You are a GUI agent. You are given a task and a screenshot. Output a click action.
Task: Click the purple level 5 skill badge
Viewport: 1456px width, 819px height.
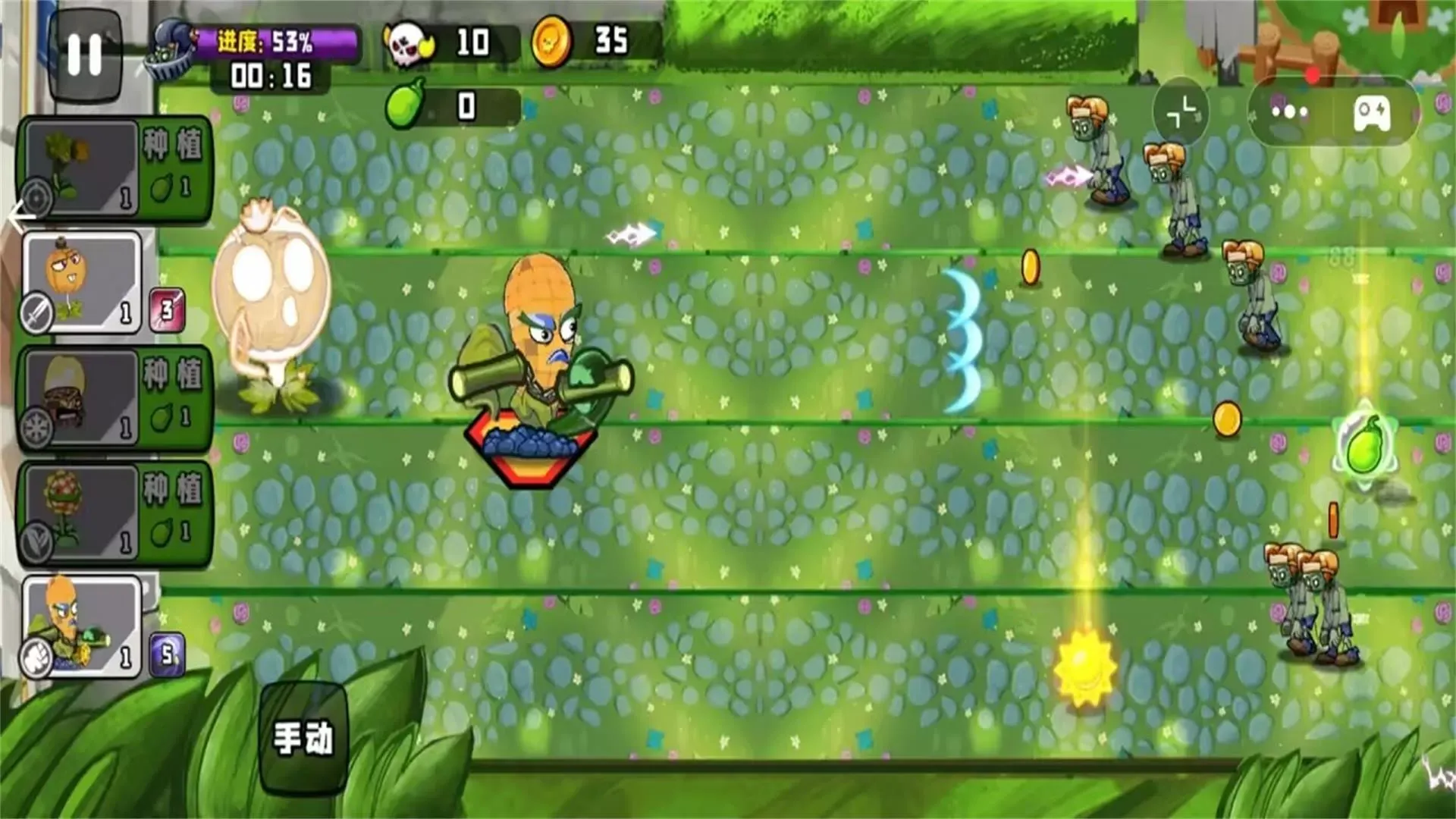tap(168, 654)
